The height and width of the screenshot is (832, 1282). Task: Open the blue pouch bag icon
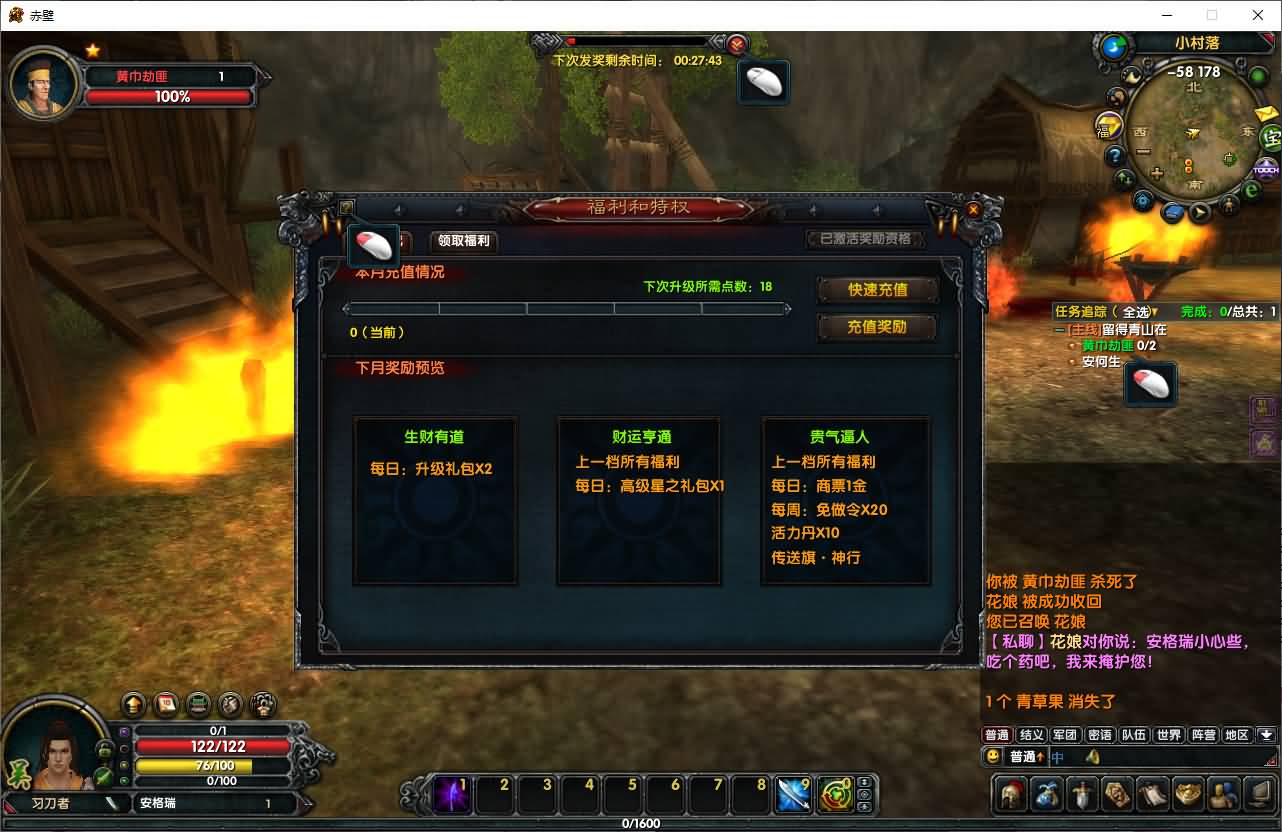[1047, 795]
